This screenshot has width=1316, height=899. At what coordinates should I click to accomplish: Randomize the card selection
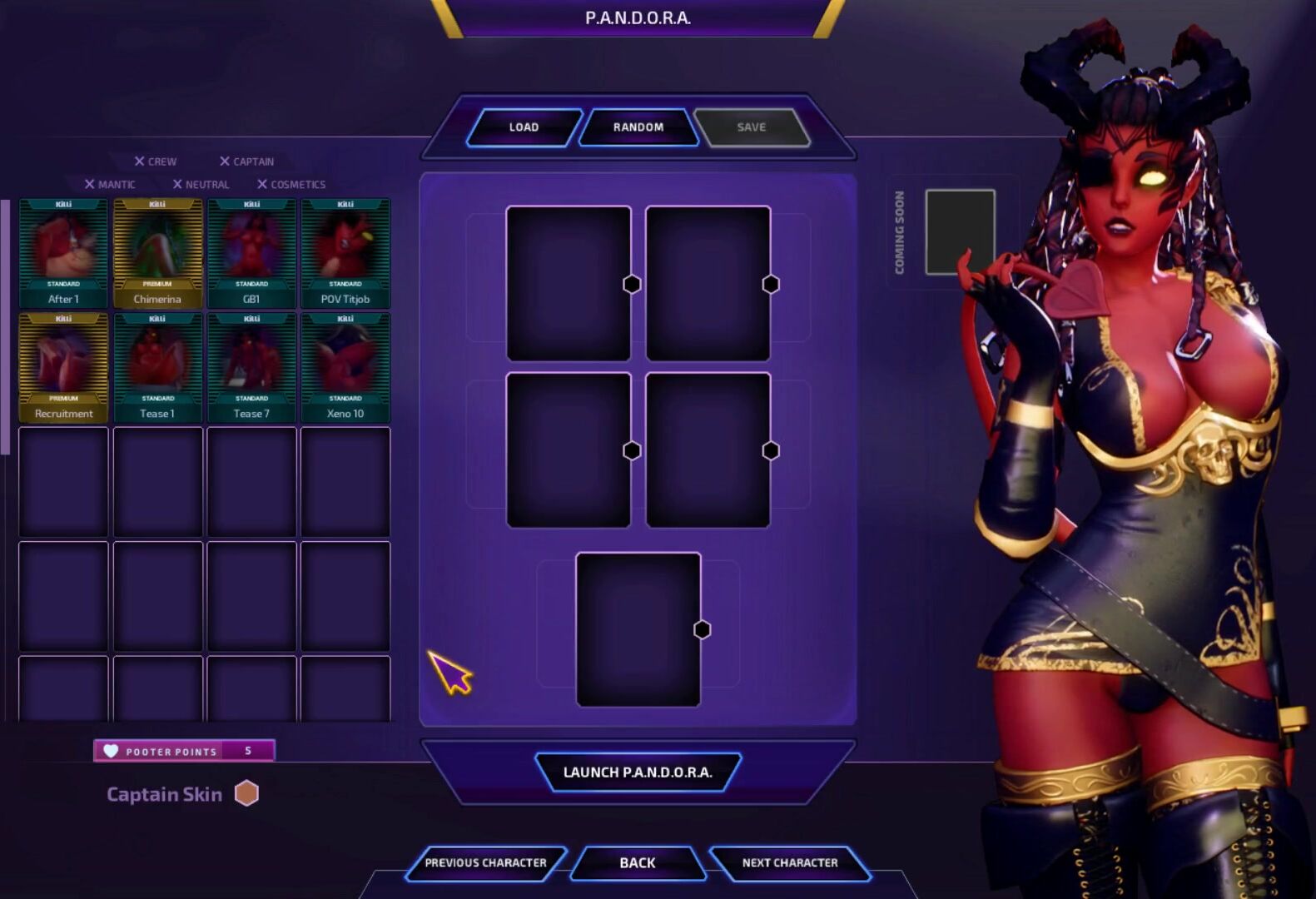point(638,127)
